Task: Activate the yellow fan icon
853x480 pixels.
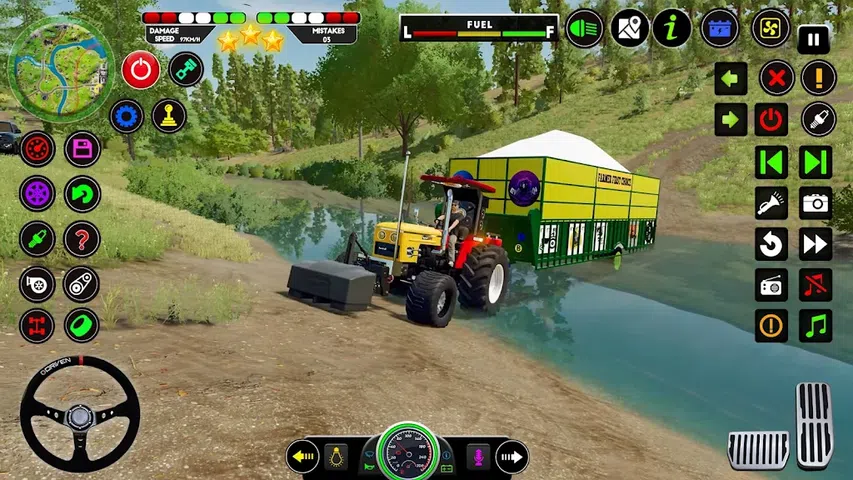Action: (x=770, y=28)
